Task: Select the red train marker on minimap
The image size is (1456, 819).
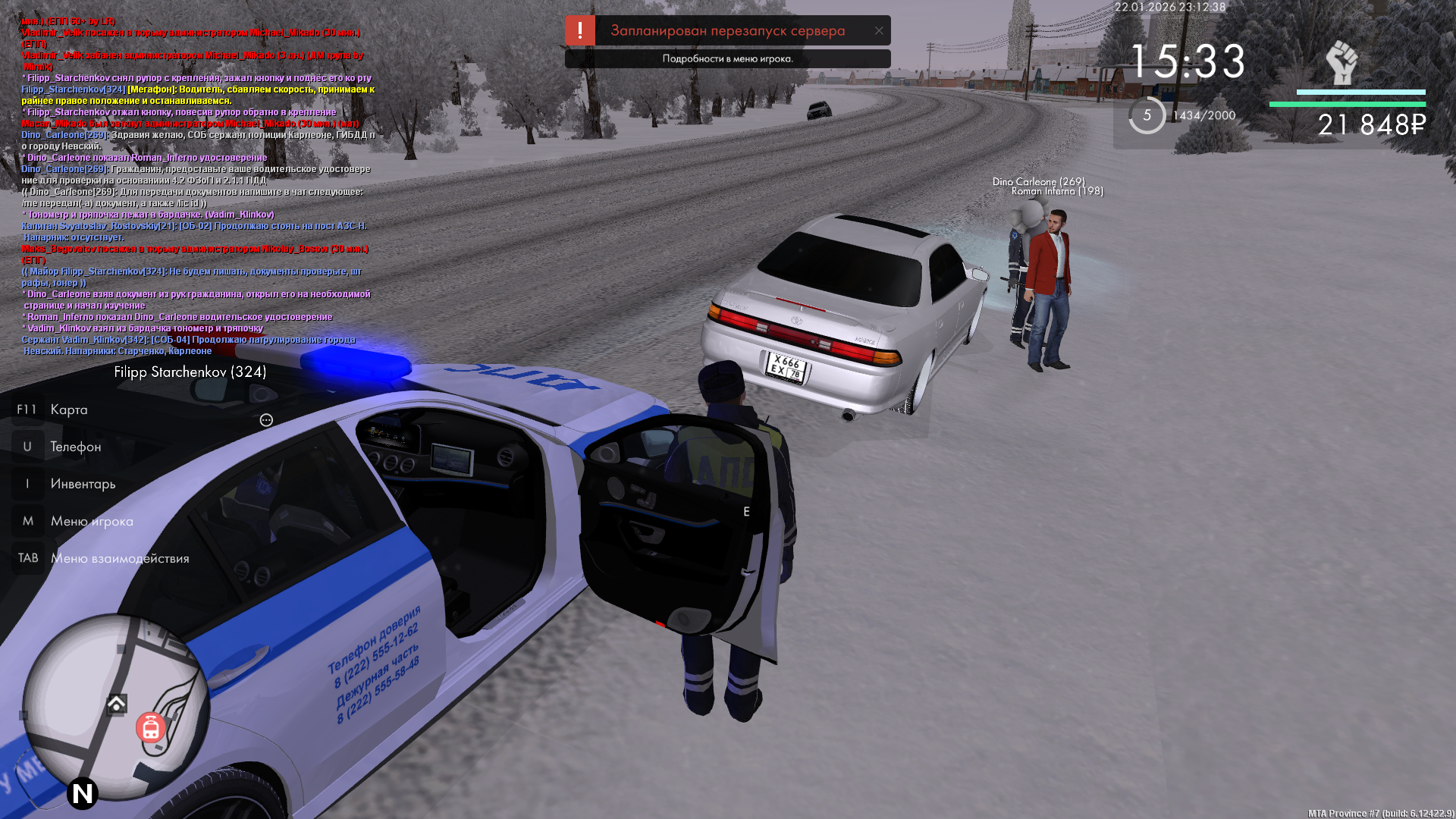Action: [x=151, y=728]
